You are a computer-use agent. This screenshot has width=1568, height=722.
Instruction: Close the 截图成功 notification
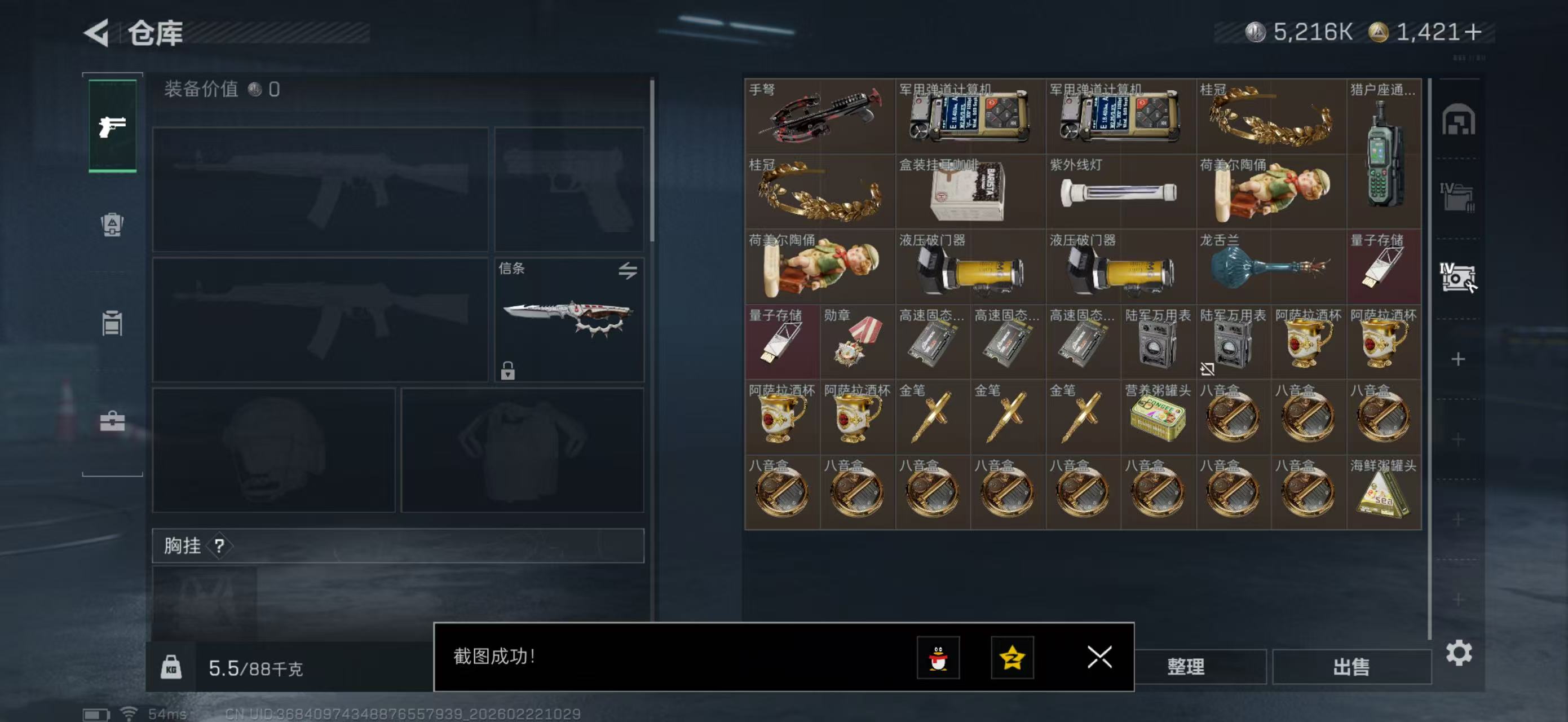1099,657
